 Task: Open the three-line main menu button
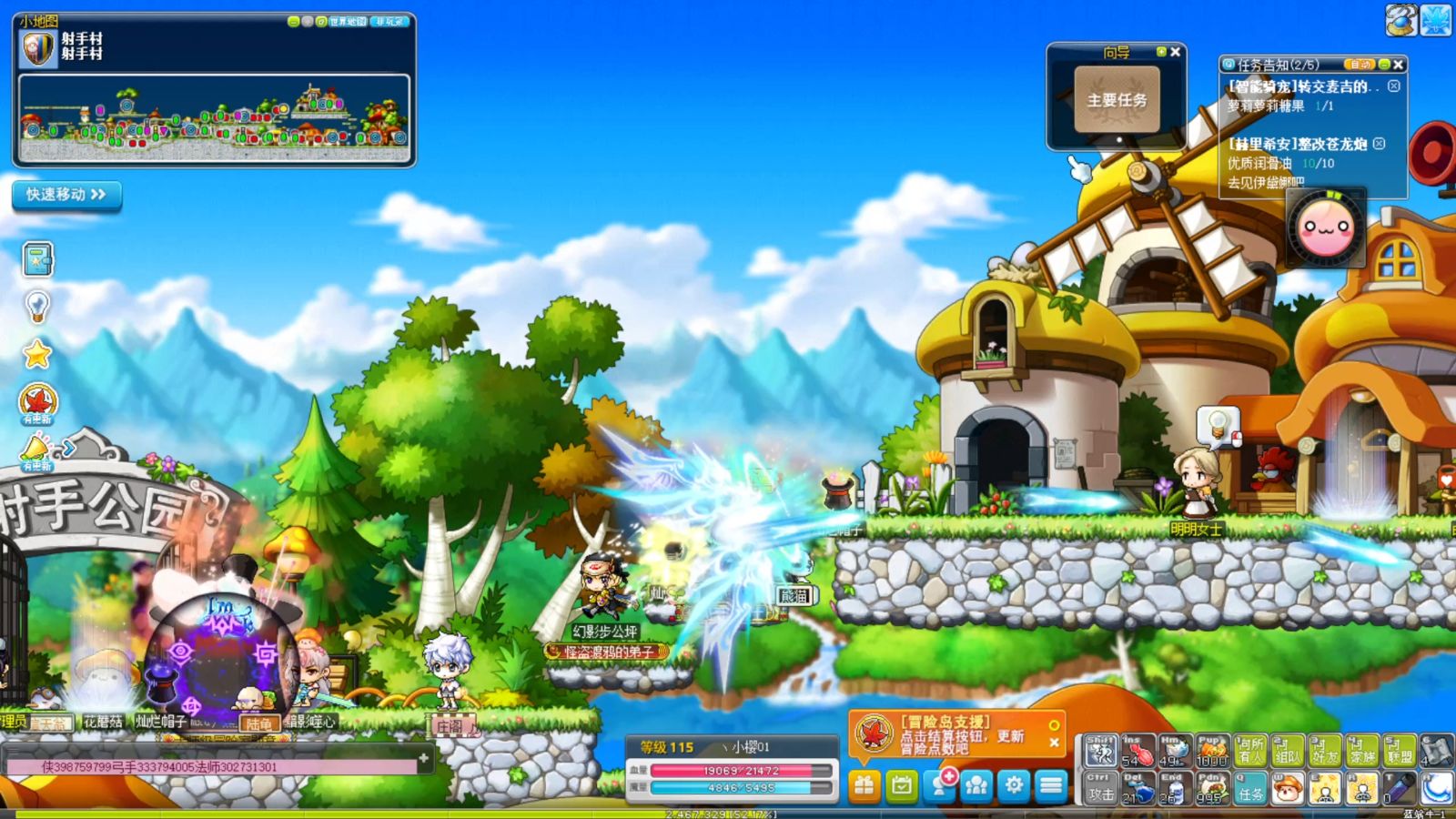1051,785
